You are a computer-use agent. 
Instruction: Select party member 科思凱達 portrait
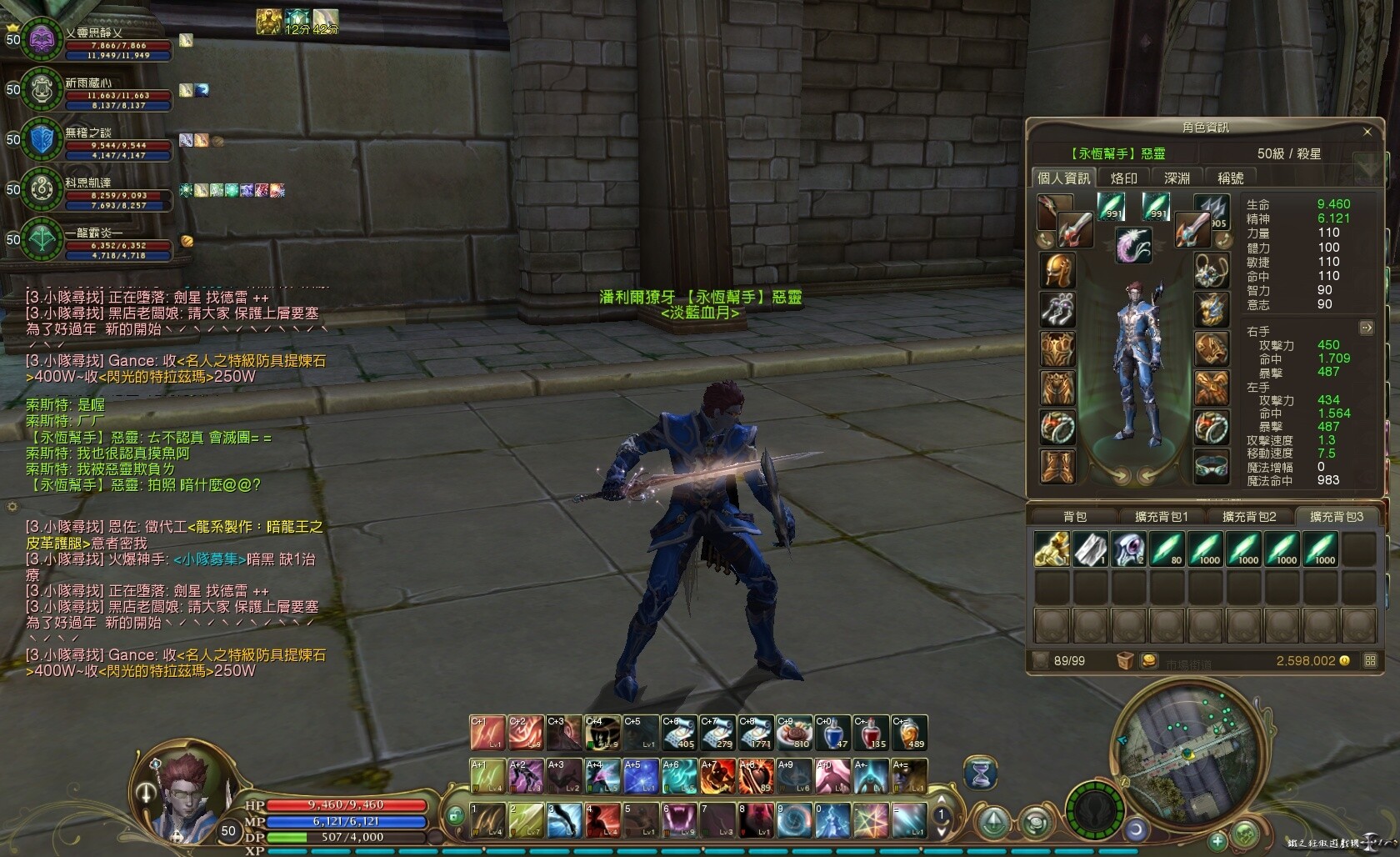(x=42, y=189)
